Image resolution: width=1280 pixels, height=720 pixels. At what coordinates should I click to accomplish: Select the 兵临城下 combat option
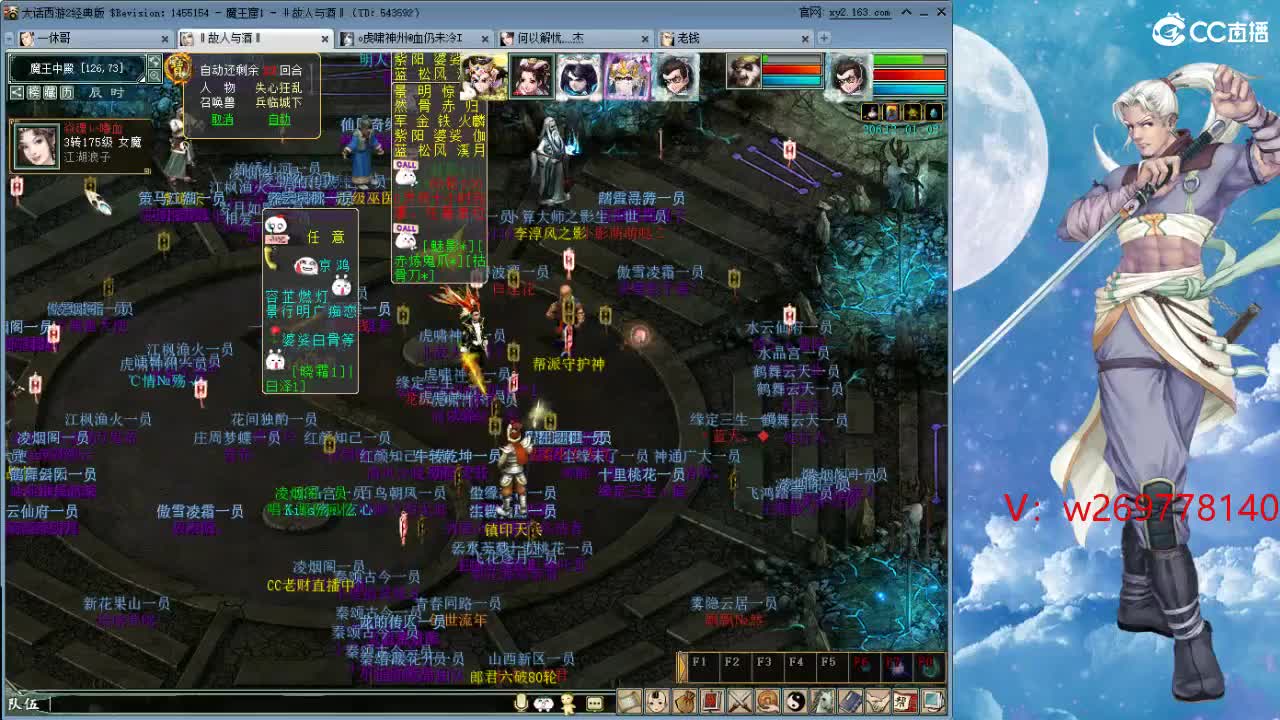pos(280,102)
